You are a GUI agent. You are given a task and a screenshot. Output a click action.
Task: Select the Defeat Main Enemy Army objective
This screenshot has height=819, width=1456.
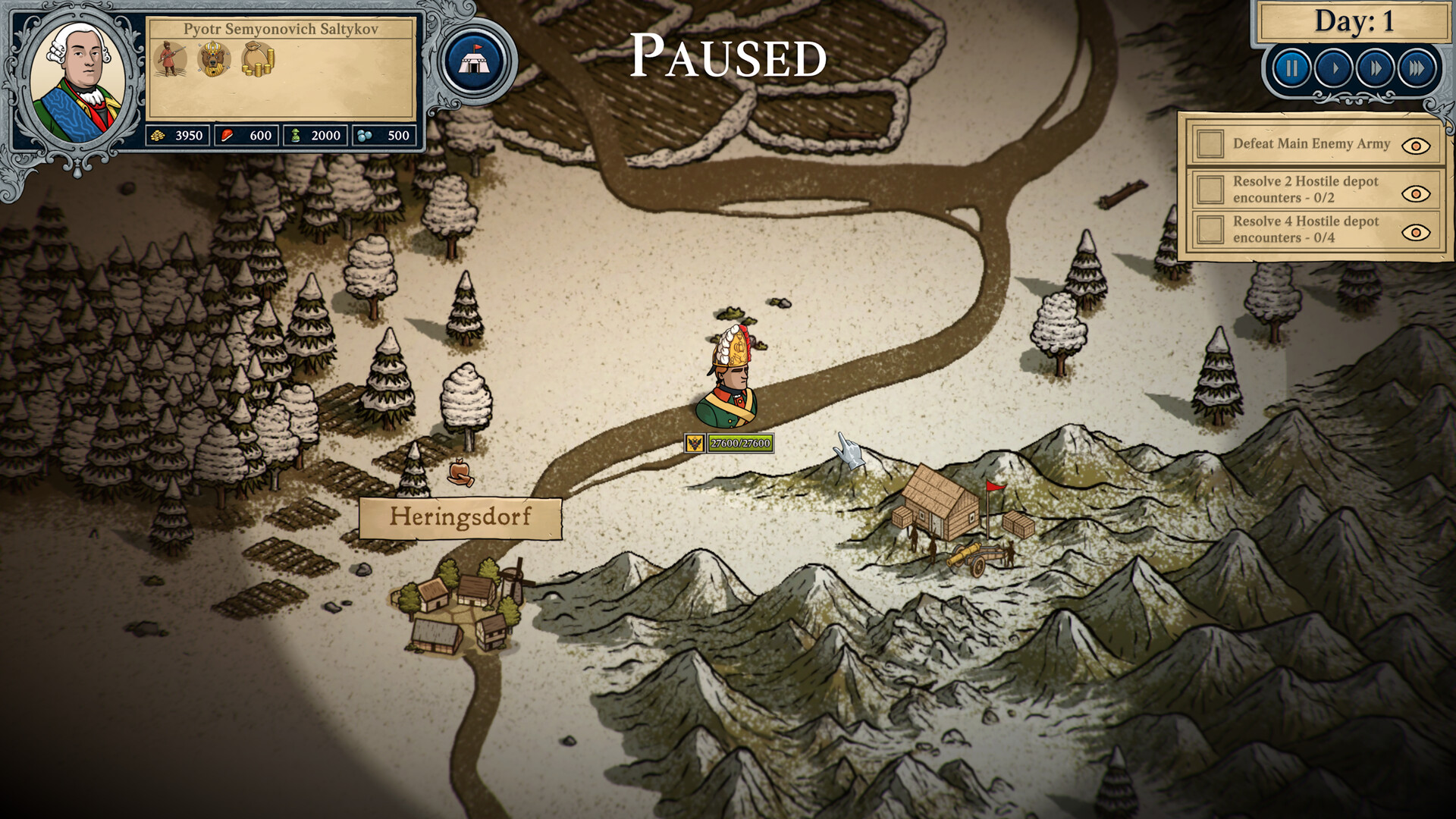click(1310, 144)
